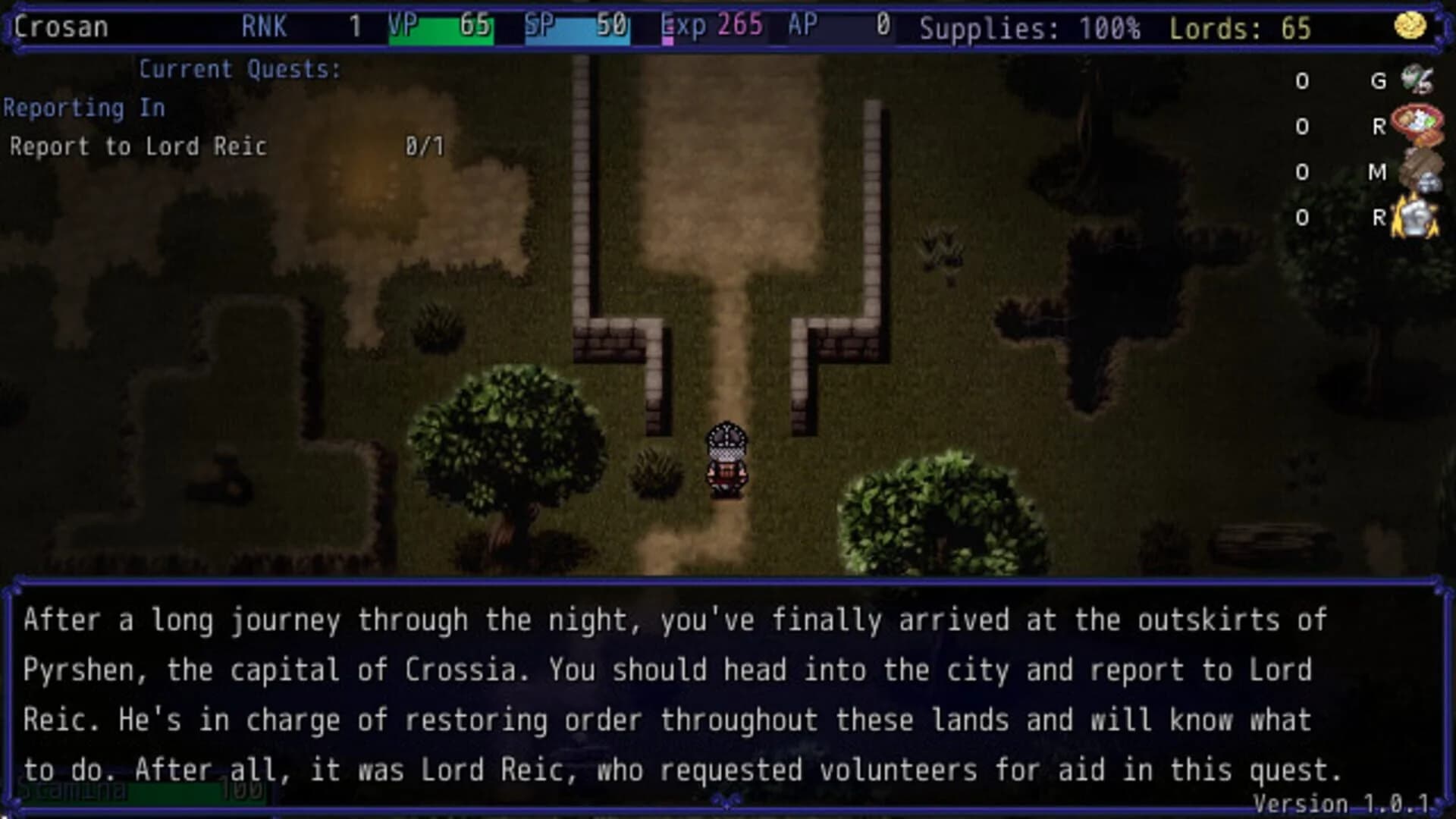Open the RNK rank display
The height and width of the screenshot is (819, 1456).
[264, 27]
